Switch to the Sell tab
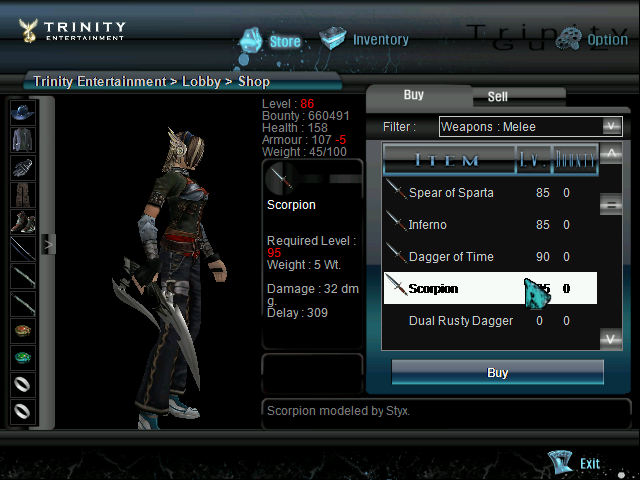The image size is (640, 480). (497, 97)
